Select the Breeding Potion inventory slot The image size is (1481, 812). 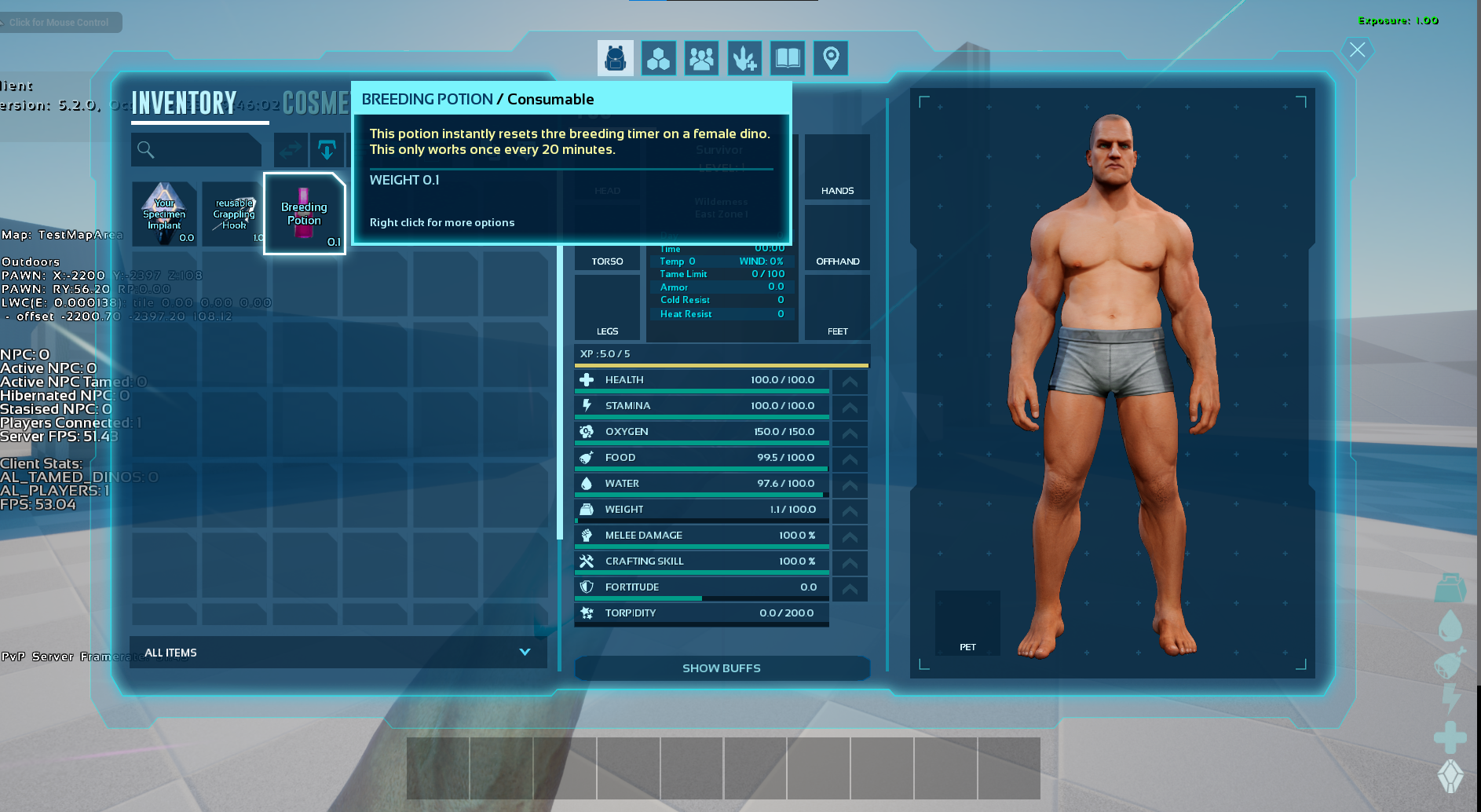point(305,214)
